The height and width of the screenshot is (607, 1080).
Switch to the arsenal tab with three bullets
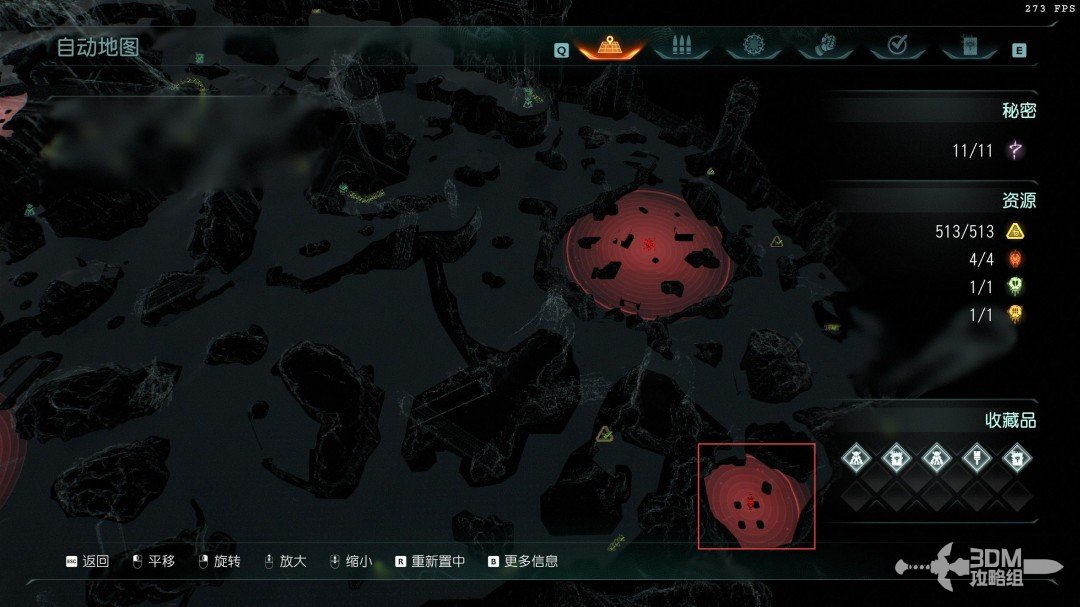coord(680,46)
